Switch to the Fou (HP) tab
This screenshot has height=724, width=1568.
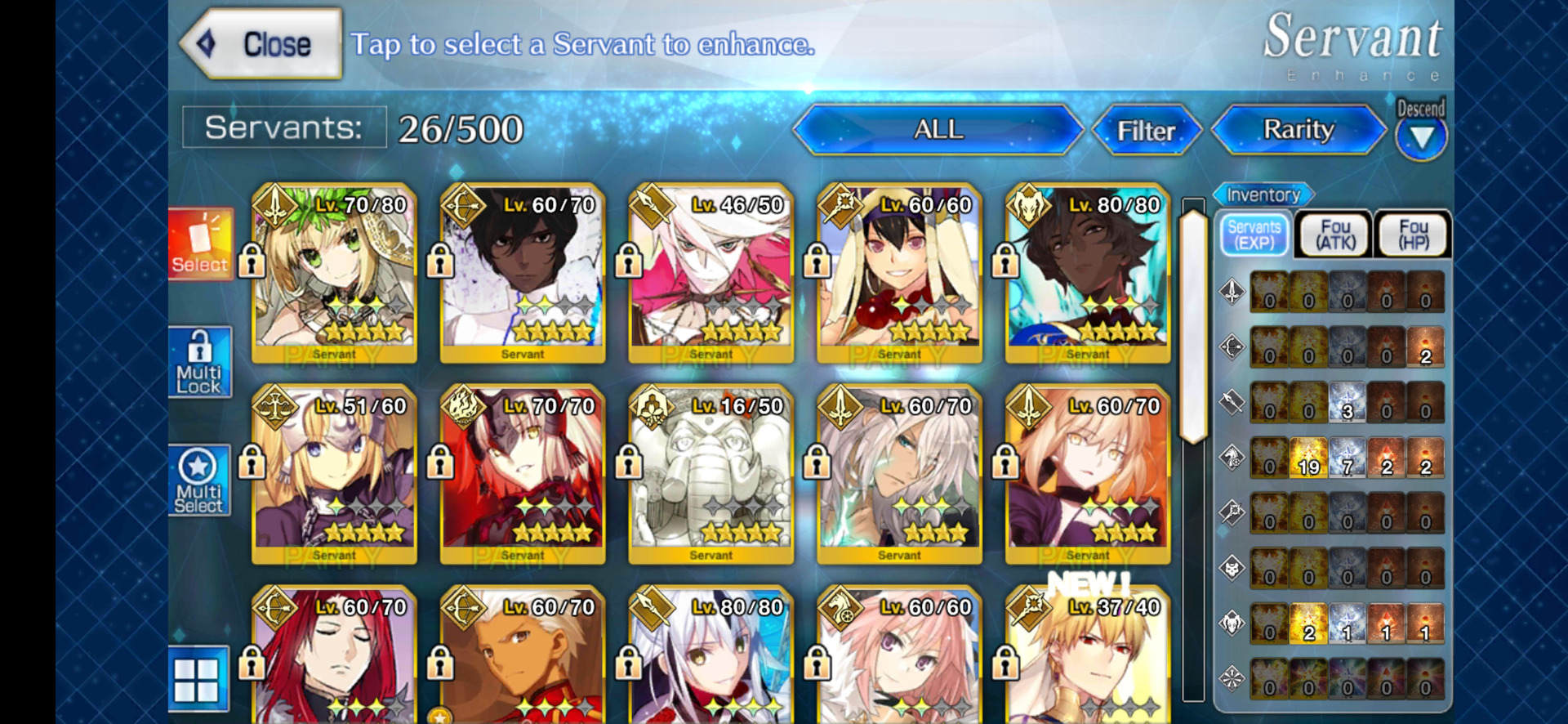[x=1413, y=235]
